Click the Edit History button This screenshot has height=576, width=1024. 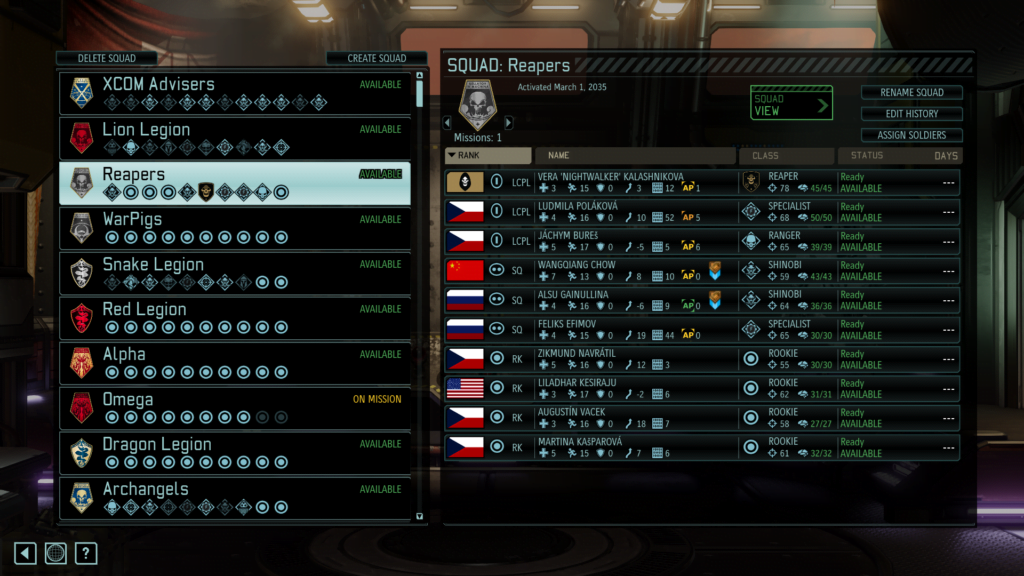click(911, 114)
